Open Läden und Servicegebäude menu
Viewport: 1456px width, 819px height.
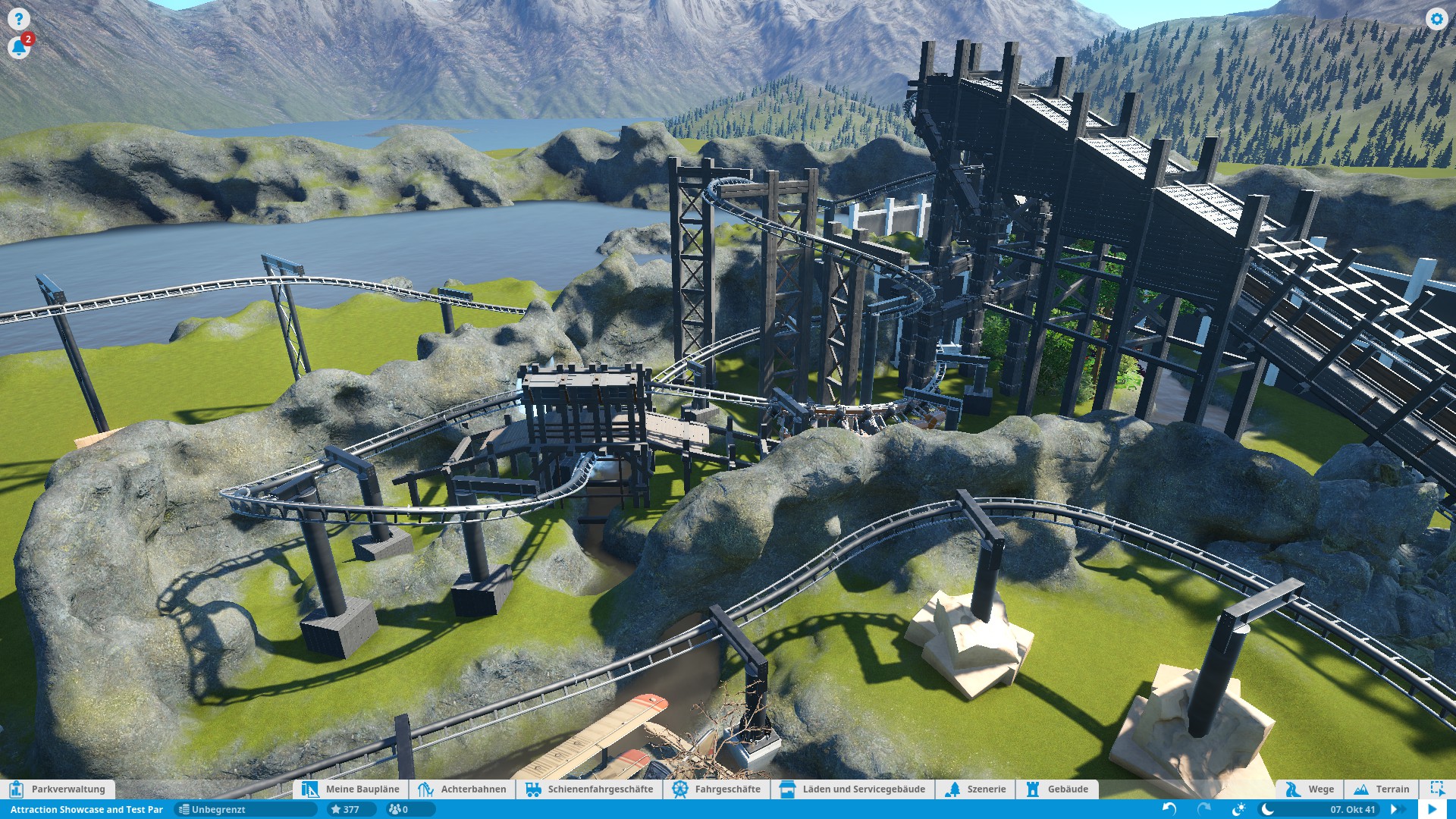point(852,789)
